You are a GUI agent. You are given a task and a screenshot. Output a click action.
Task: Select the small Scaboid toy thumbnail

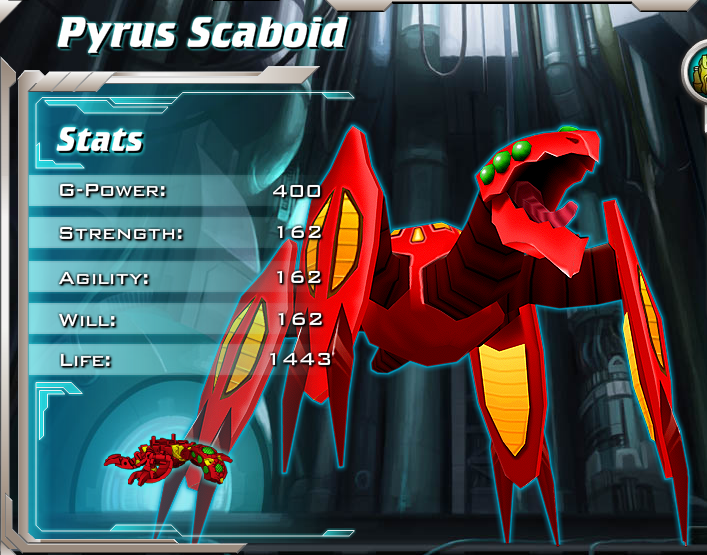tap(168, 460)
